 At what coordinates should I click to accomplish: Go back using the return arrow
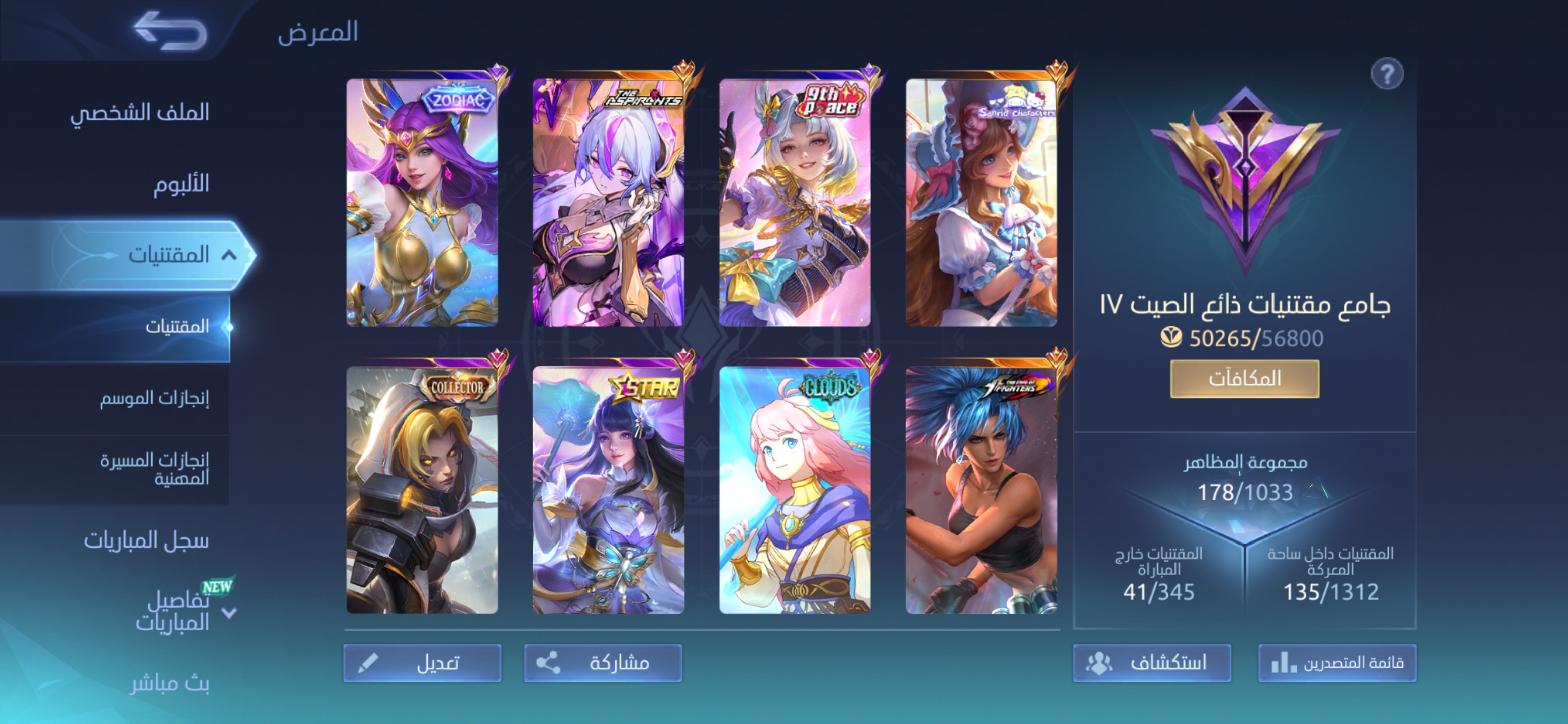click(x=169, y=31)
